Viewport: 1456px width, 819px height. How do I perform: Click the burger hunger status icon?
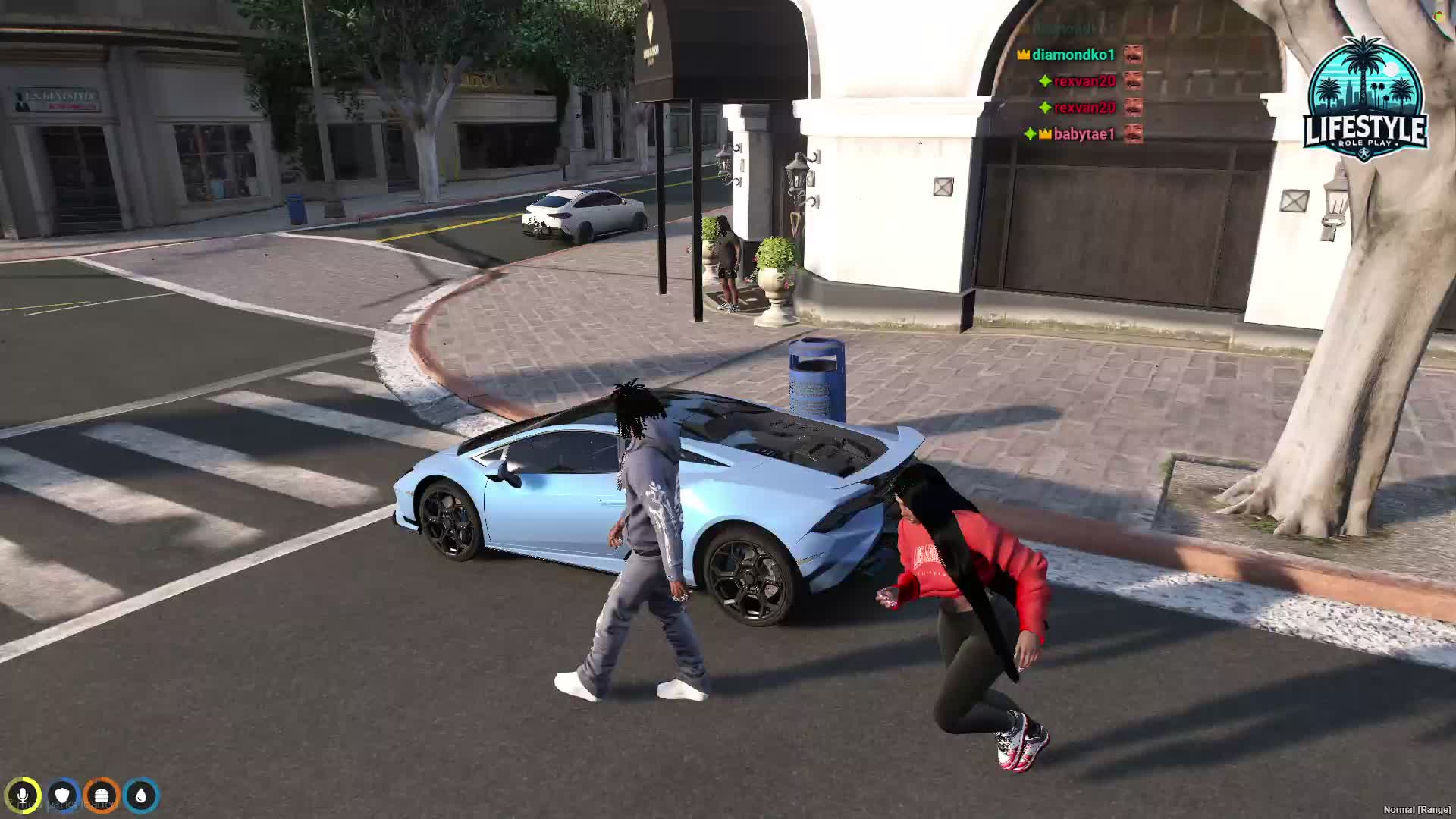pos(102,795)
